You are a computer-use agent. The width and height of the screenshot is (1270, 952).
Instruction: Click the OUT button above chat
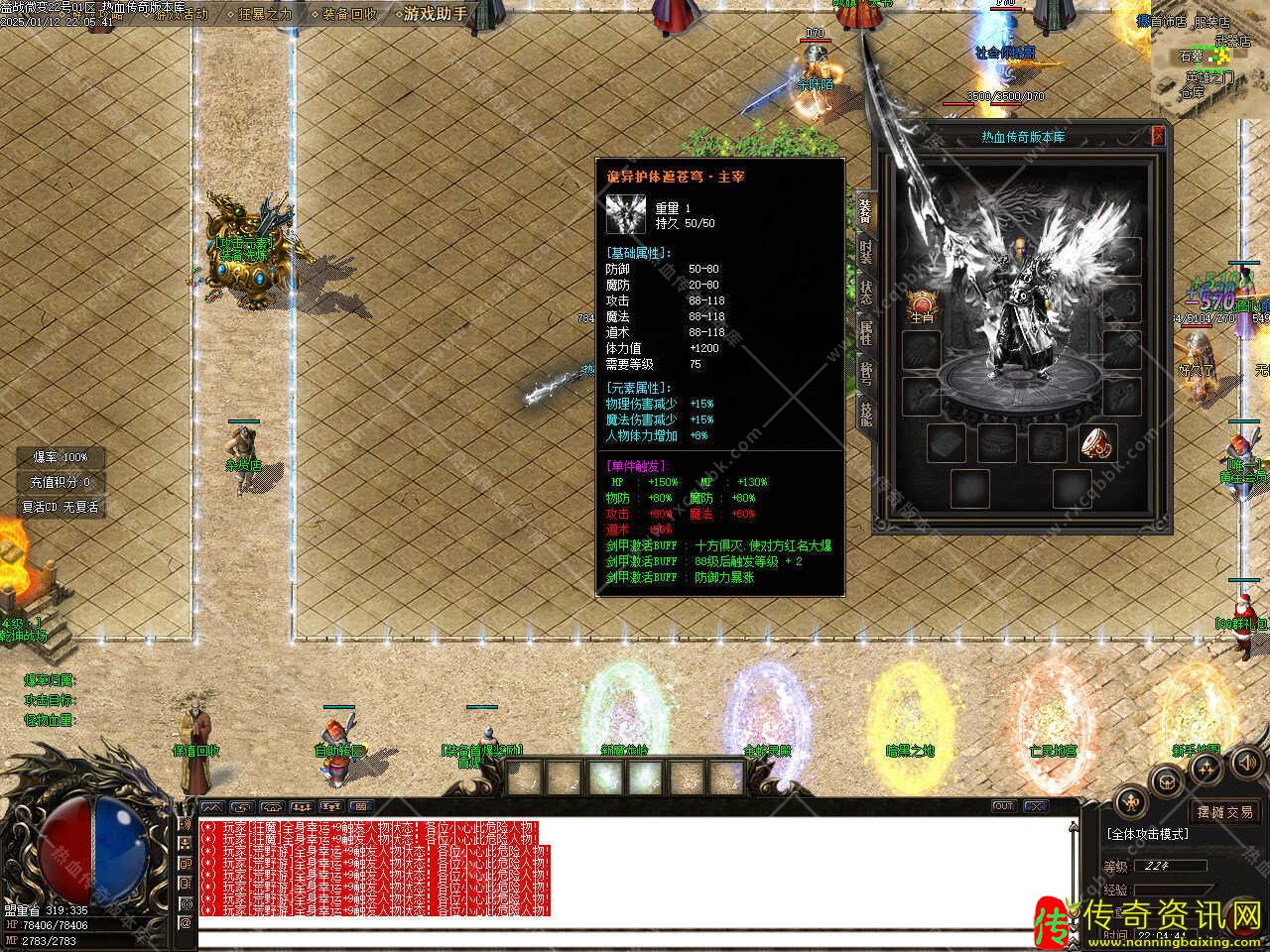click(1003, 806)
